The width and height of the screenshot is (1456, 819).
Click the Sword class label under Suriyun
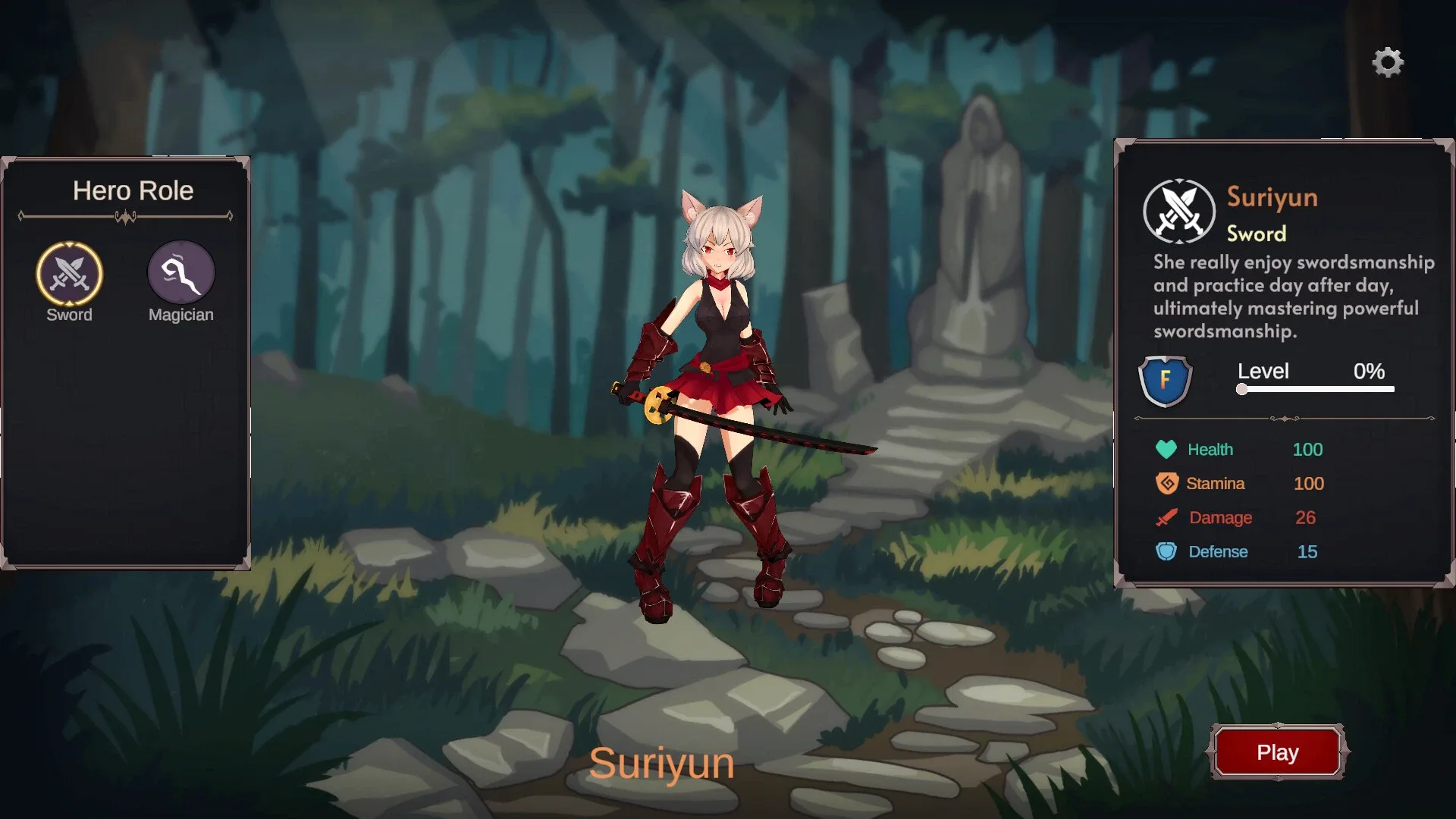[1256, 234]
